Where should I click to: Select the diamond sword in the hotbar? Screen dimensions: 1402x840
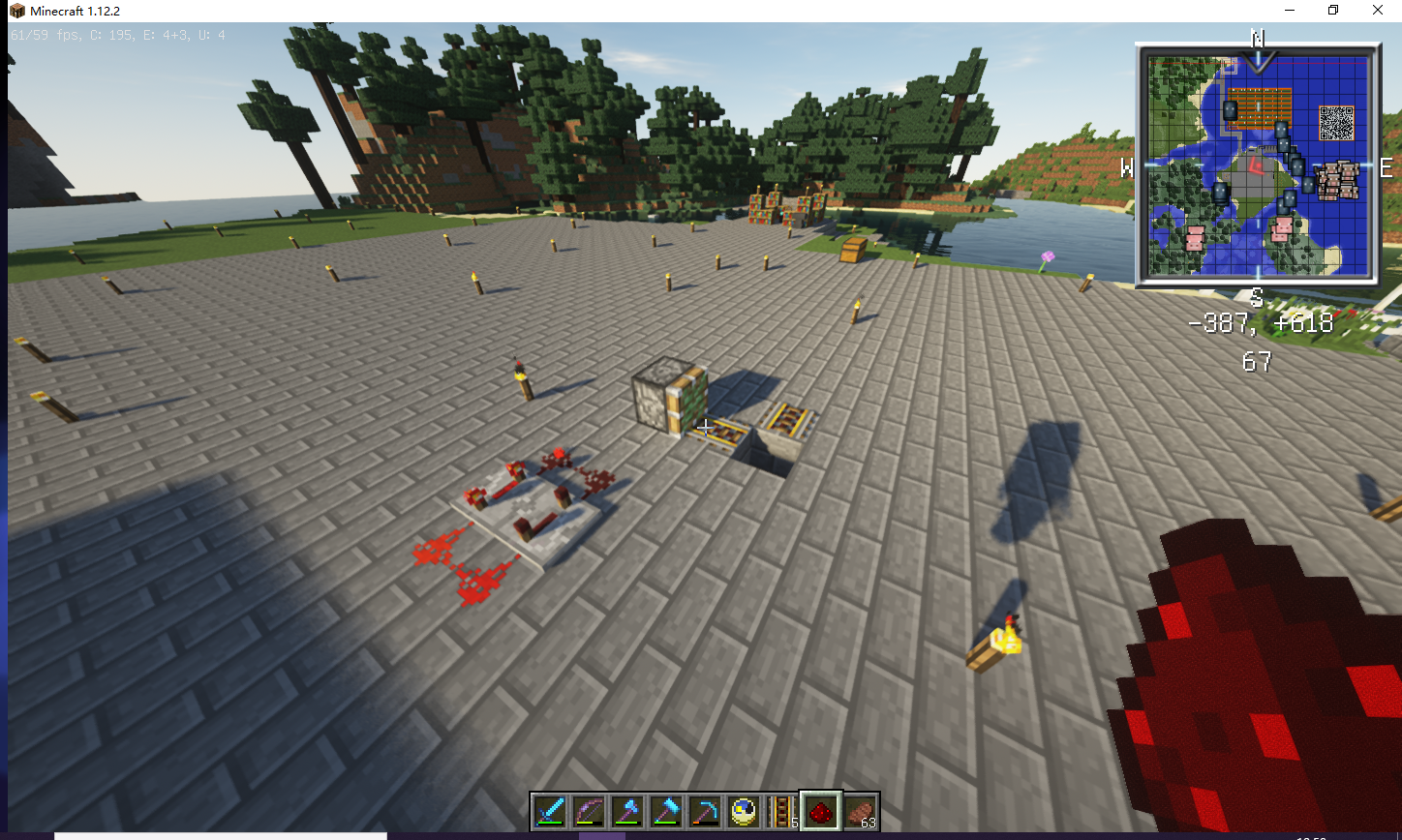(549, 811)
